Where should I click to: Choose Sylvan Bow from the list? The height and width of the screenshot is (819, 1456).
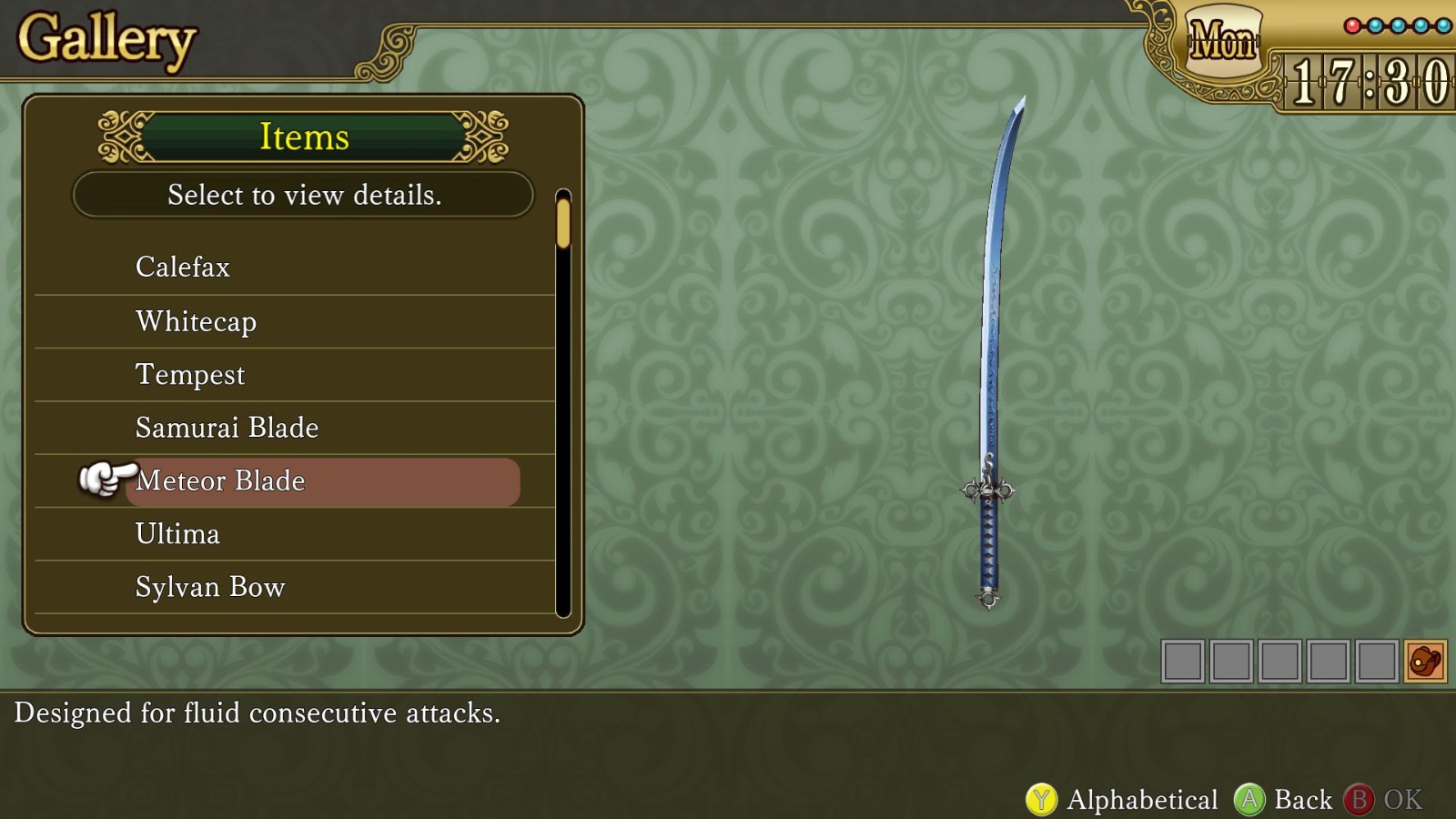(x=209, y=587)
